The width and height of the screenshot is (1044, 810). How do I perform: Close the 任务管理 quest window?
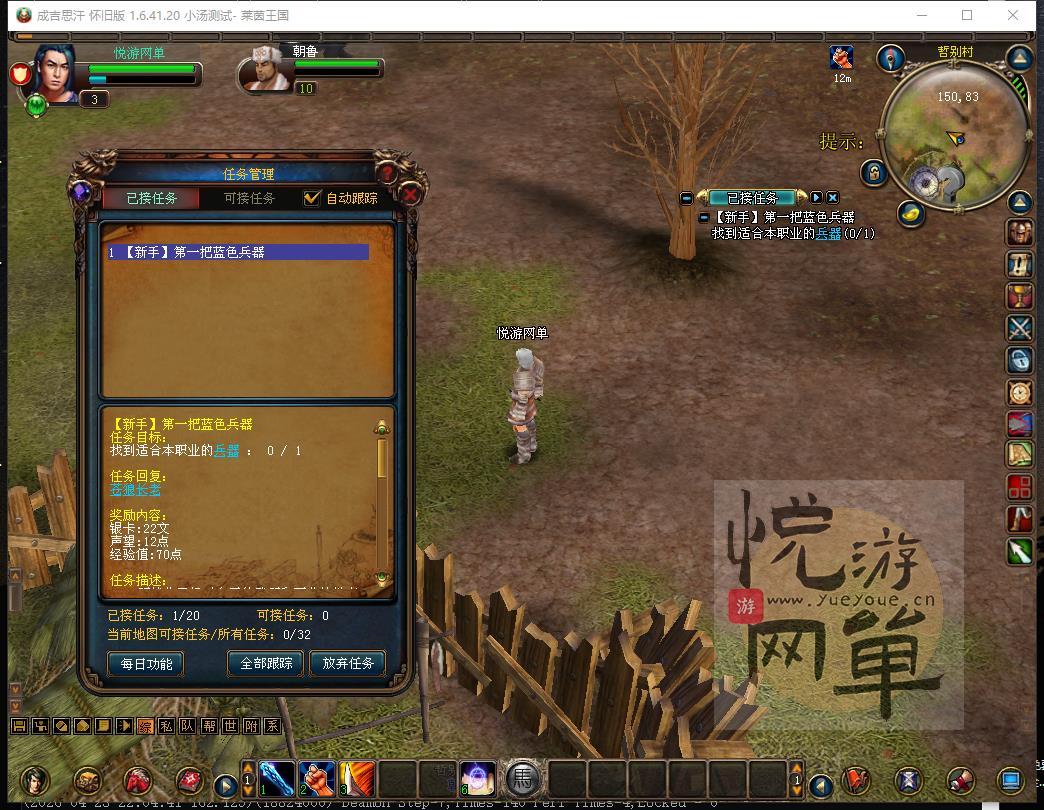pos(410,196)
